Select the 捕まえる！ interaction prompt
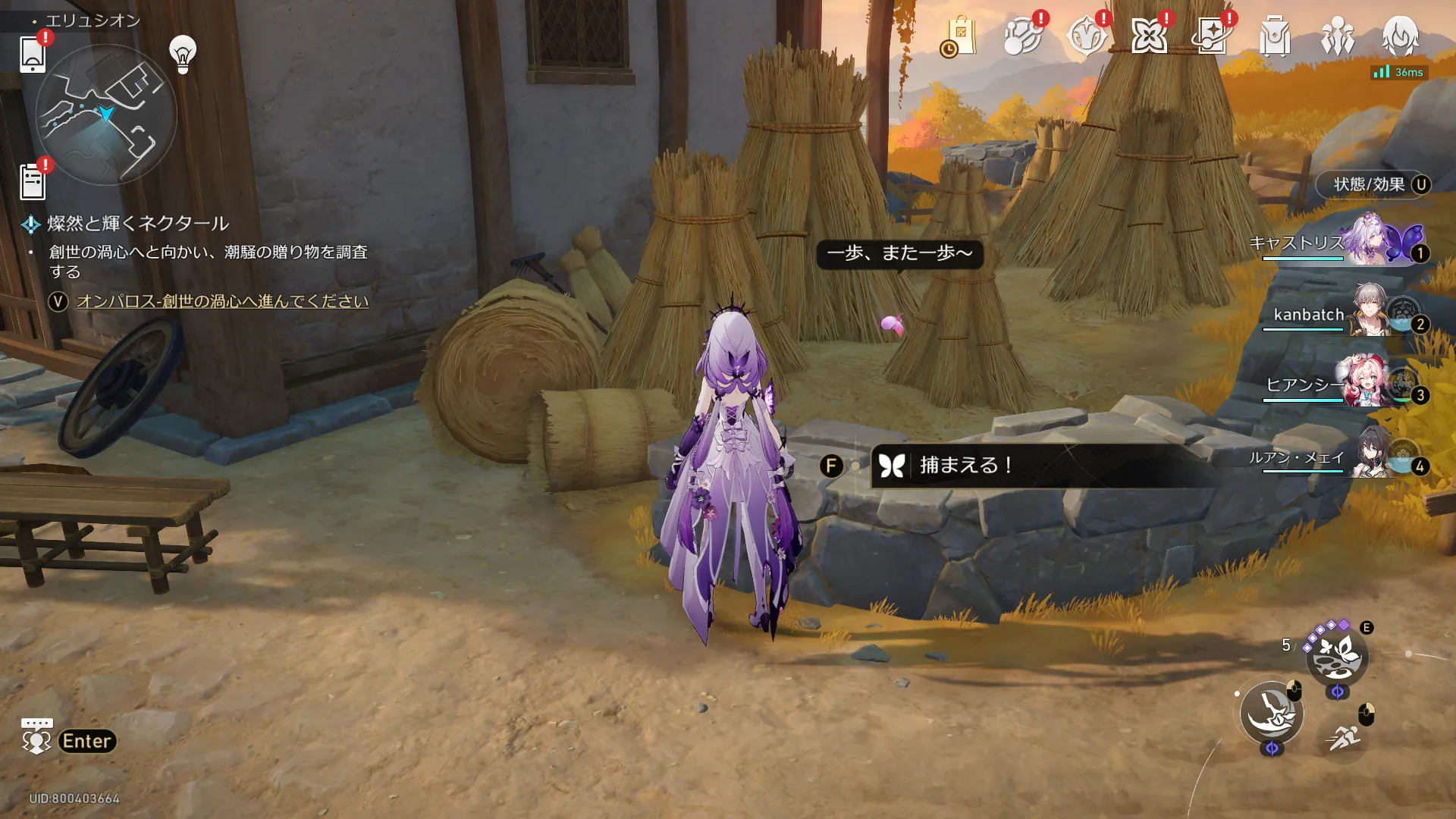 click(x=963, y=465)
